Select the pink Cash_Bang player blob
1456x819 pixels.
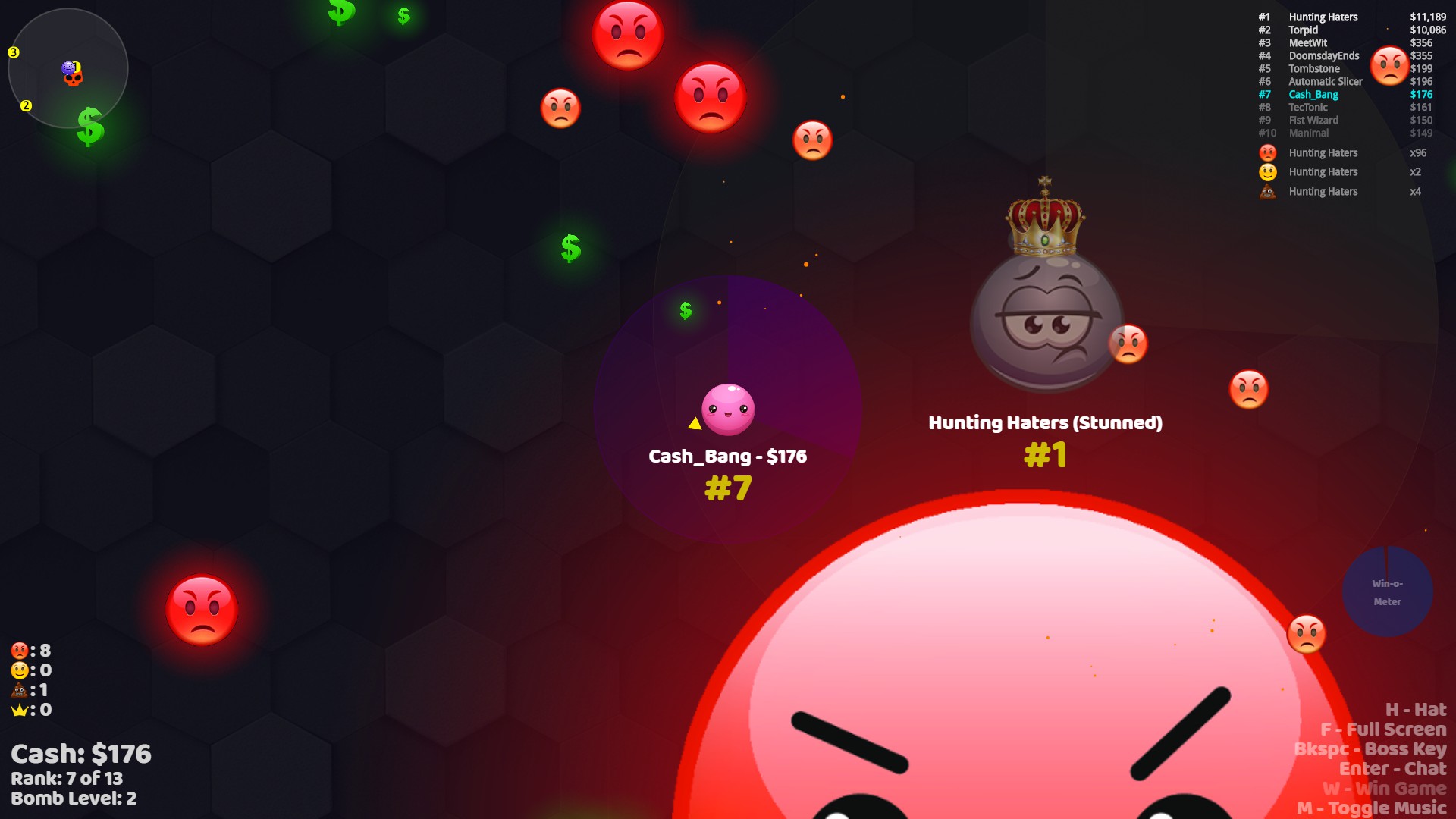point(726,408)
